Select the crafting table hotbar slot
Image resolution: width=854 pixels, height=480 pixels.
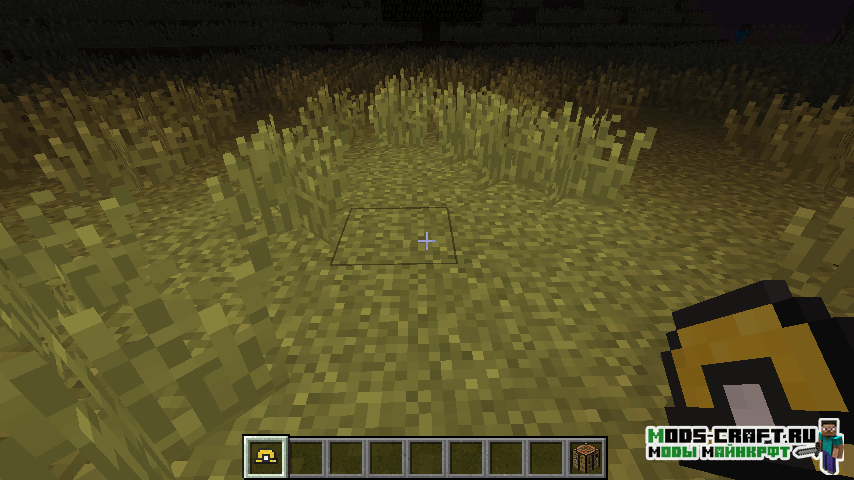(587, 457)
